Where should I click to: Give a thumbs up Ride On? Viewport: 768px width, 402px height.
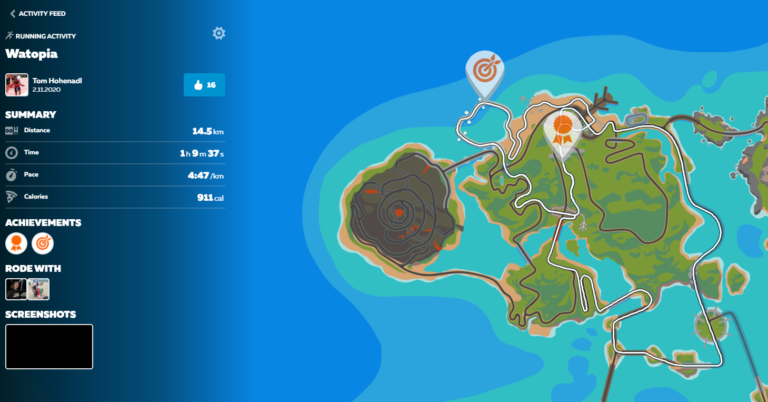point(204,85)
